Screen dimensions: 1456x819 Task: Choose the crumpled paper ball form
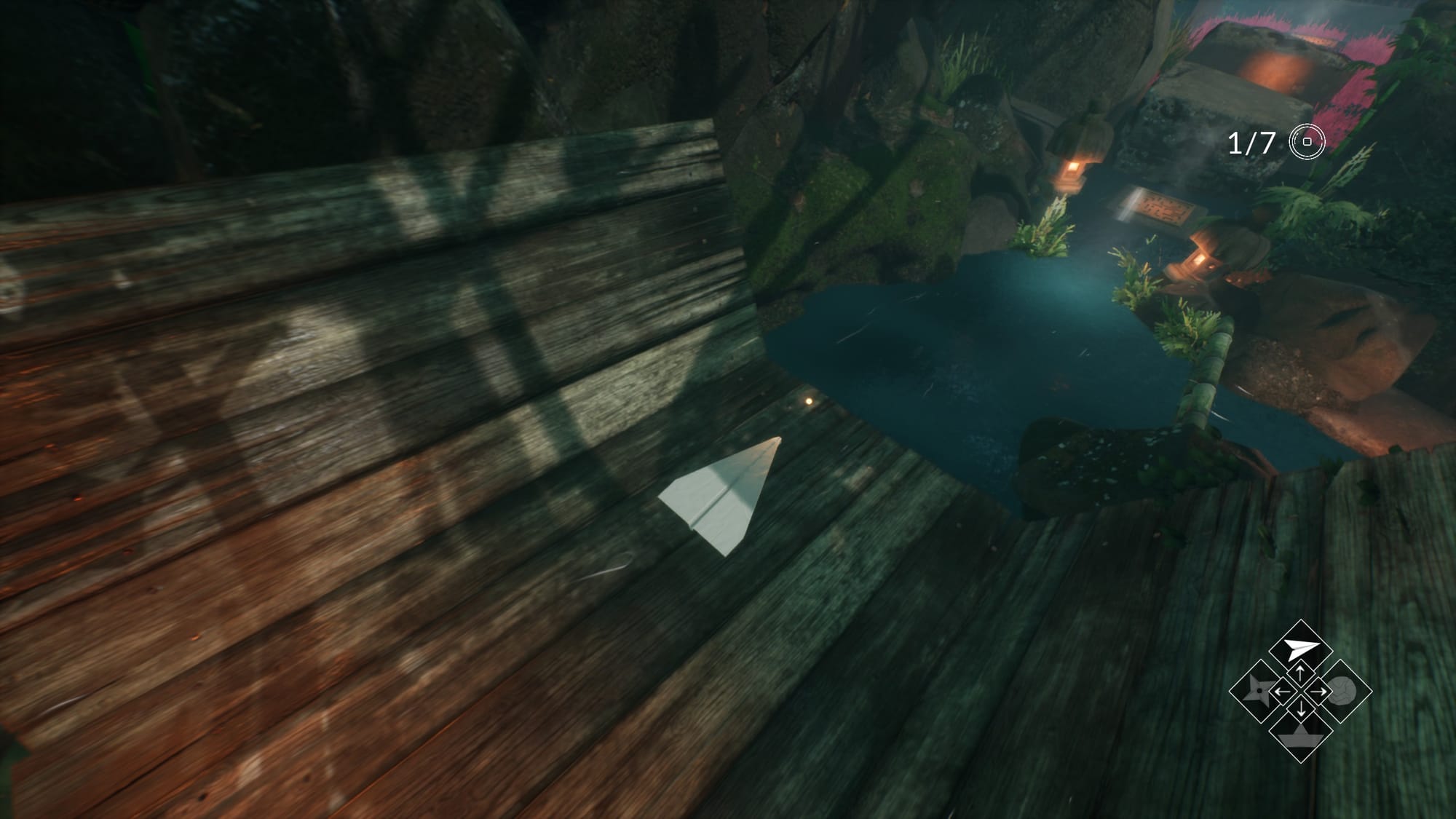click(x=1343, y=691)
